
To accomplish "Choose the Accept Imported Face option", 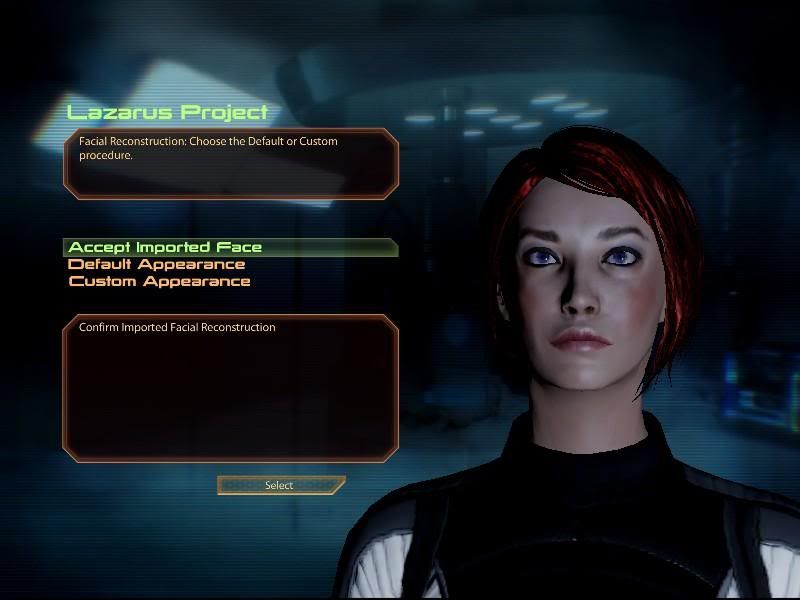I will tap(166, 247).
